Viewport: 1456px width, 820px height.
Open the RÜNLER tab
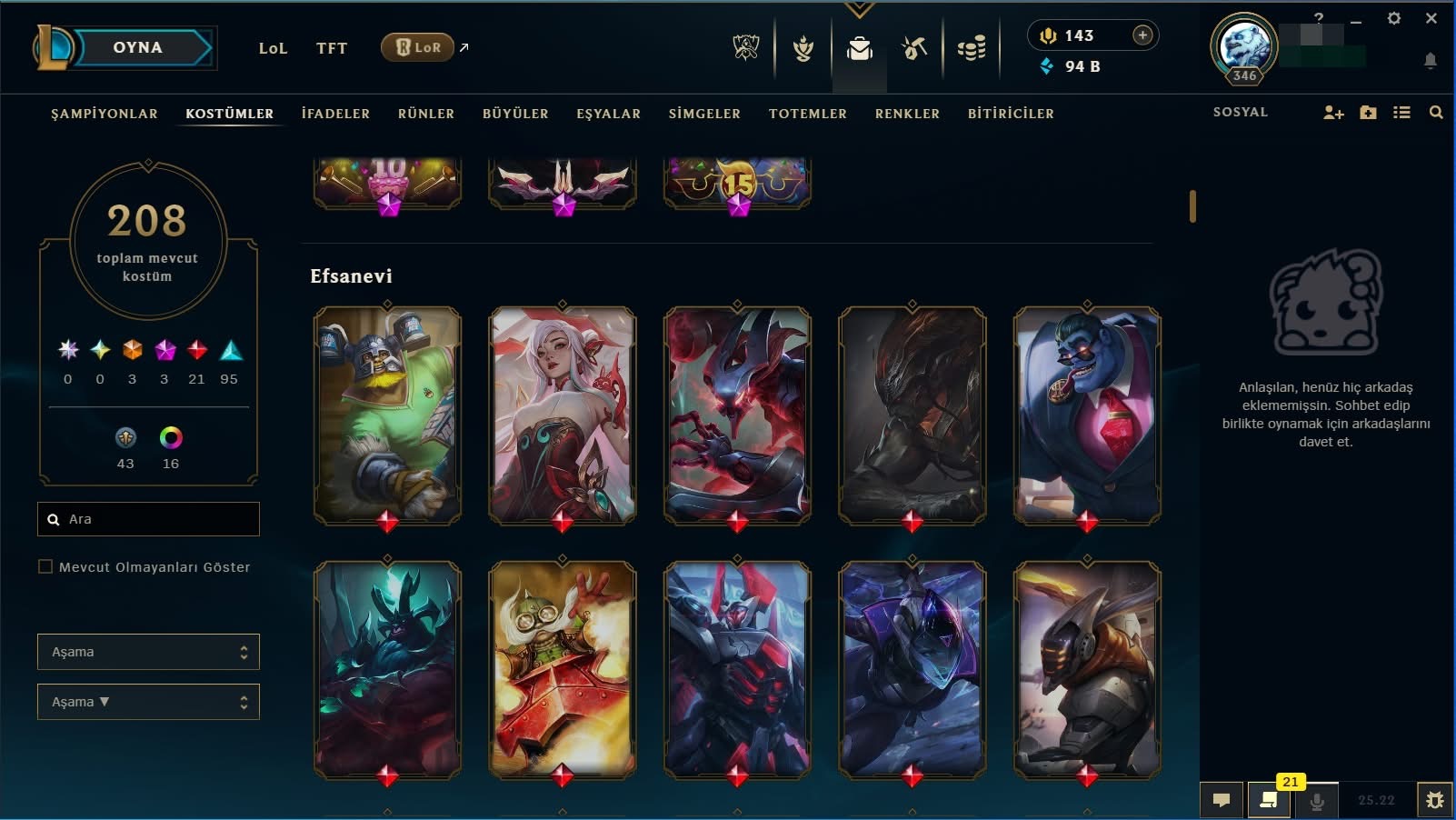pos(425,114)
